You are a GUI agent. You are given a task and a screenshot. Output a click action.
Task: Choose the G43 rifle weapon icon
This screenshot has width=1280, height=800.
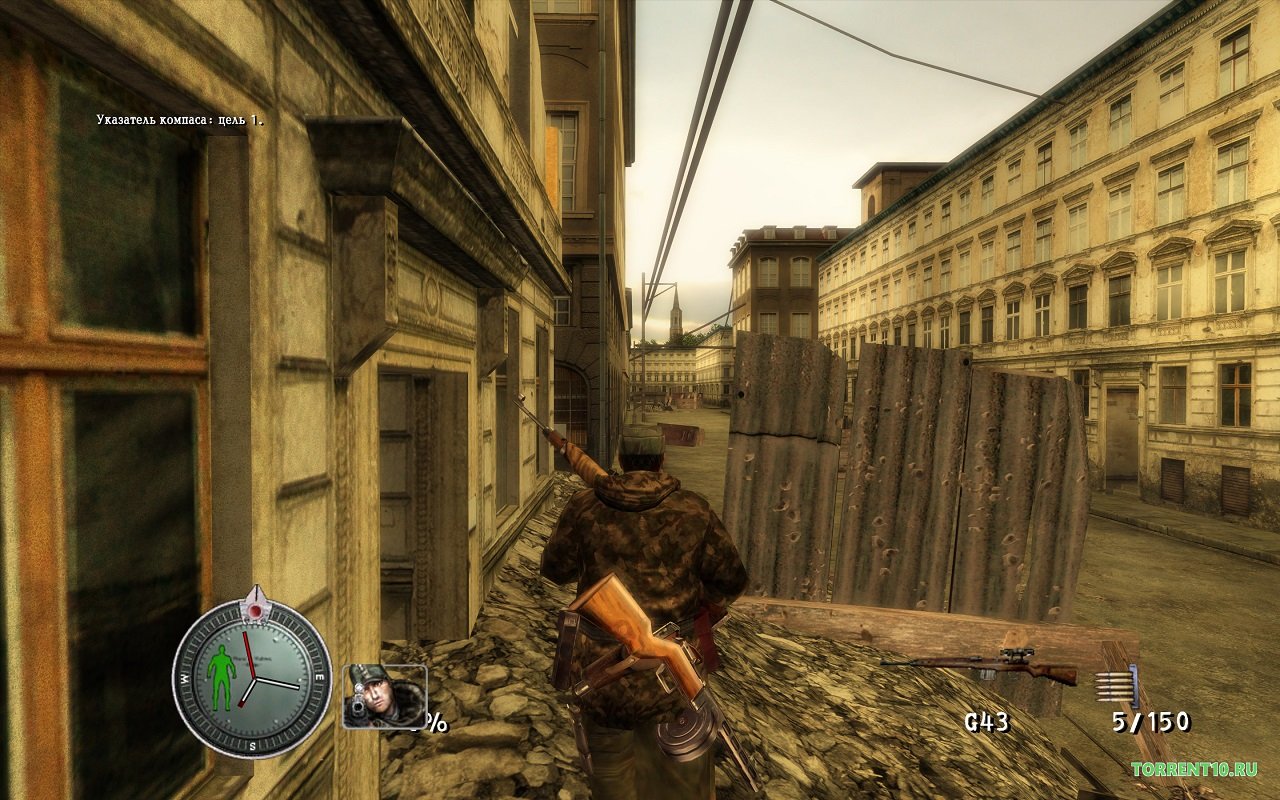979,667
